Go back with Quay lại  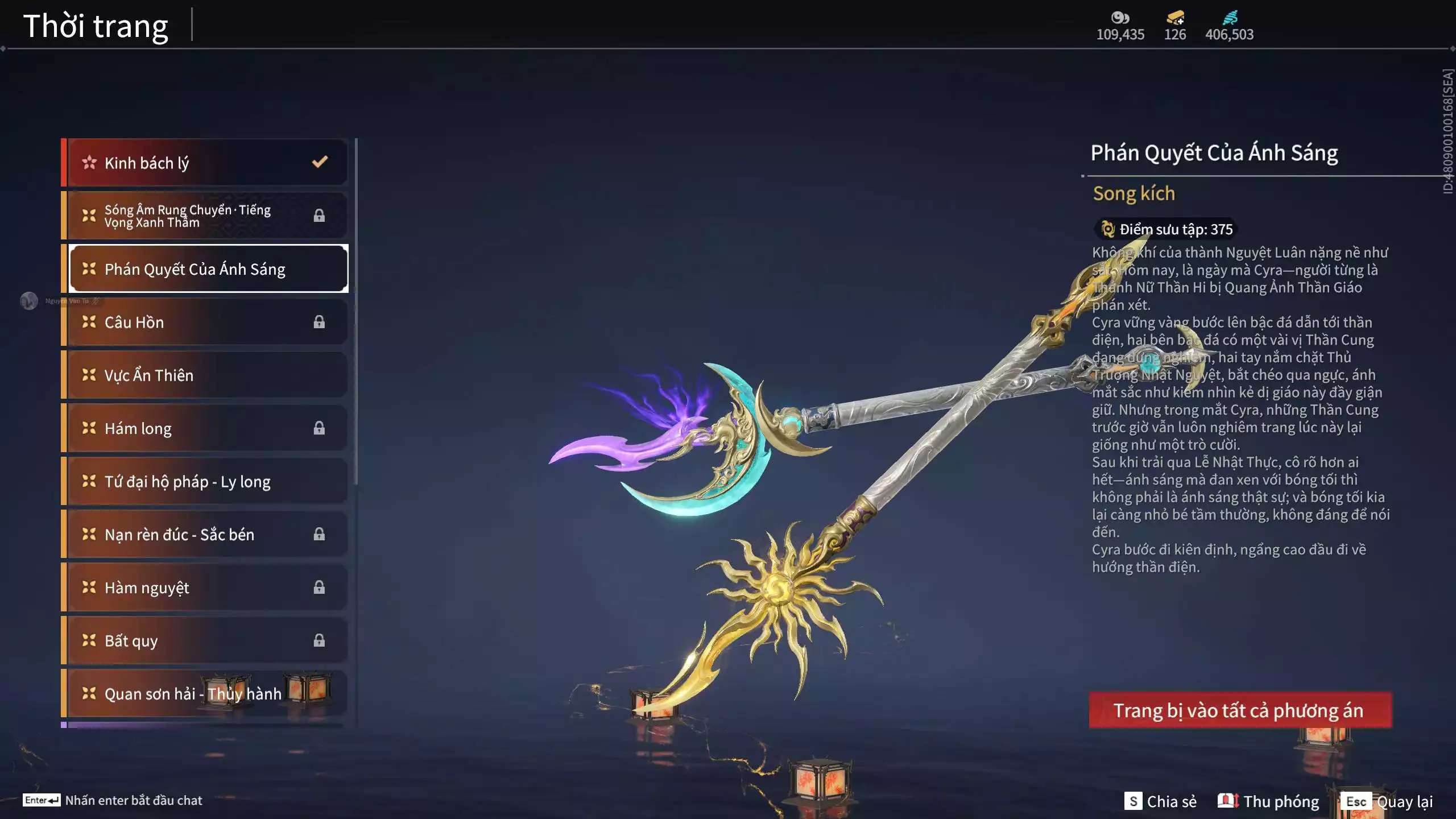coord(1388,801)
